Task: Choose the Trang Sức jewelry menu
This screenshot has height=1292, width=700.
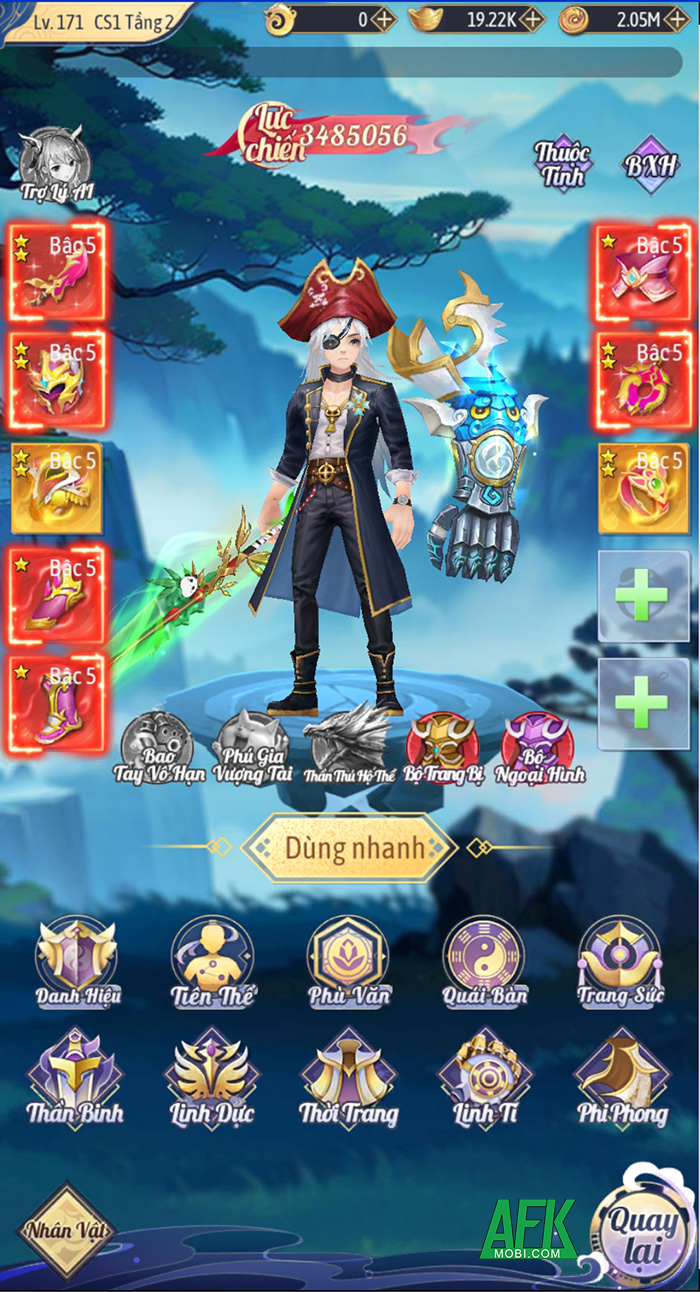Action: (x=620, y=964)
